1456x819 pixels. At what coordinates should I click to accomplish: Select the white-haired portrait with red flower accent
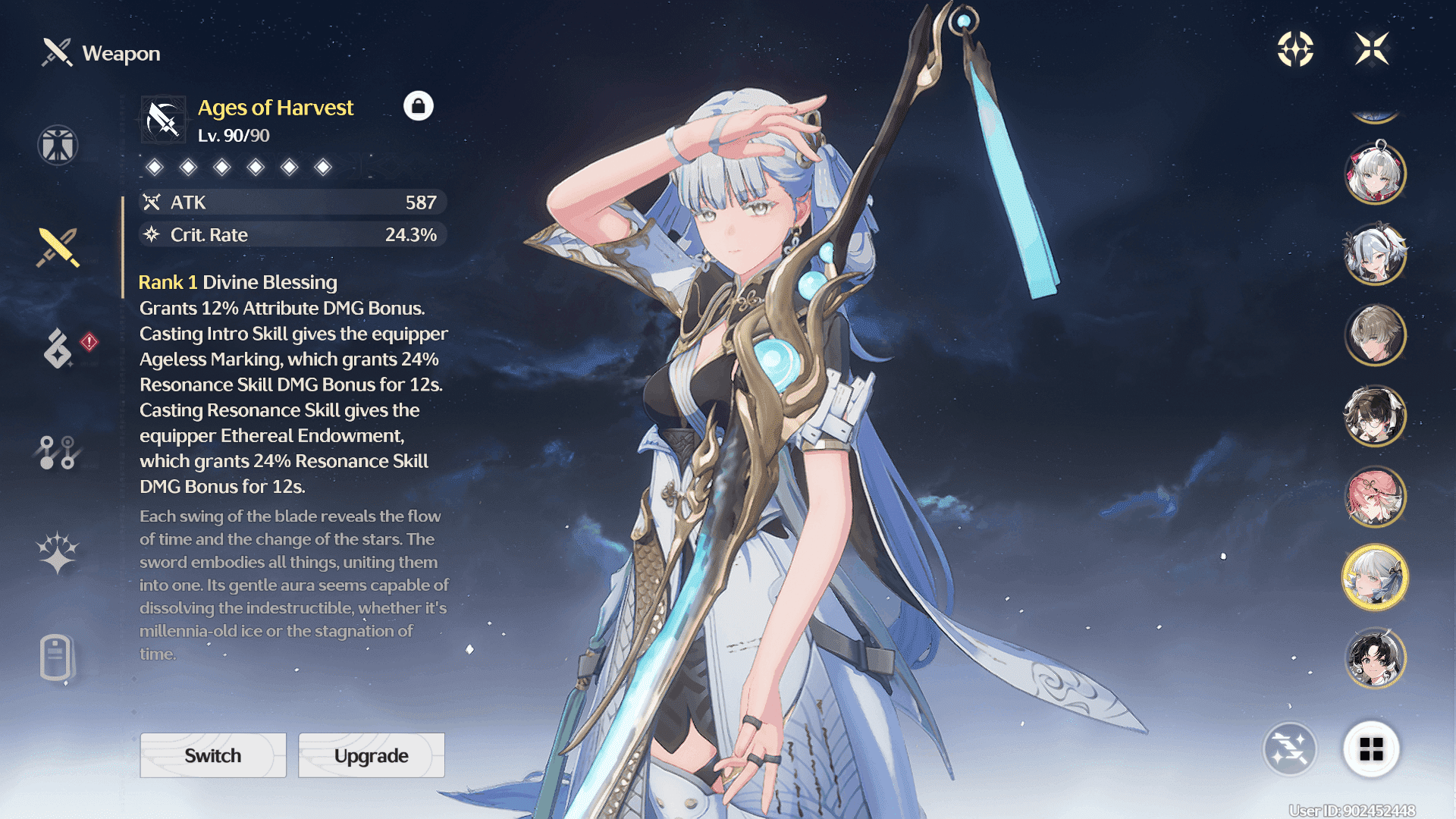(x=1375, y=173)
